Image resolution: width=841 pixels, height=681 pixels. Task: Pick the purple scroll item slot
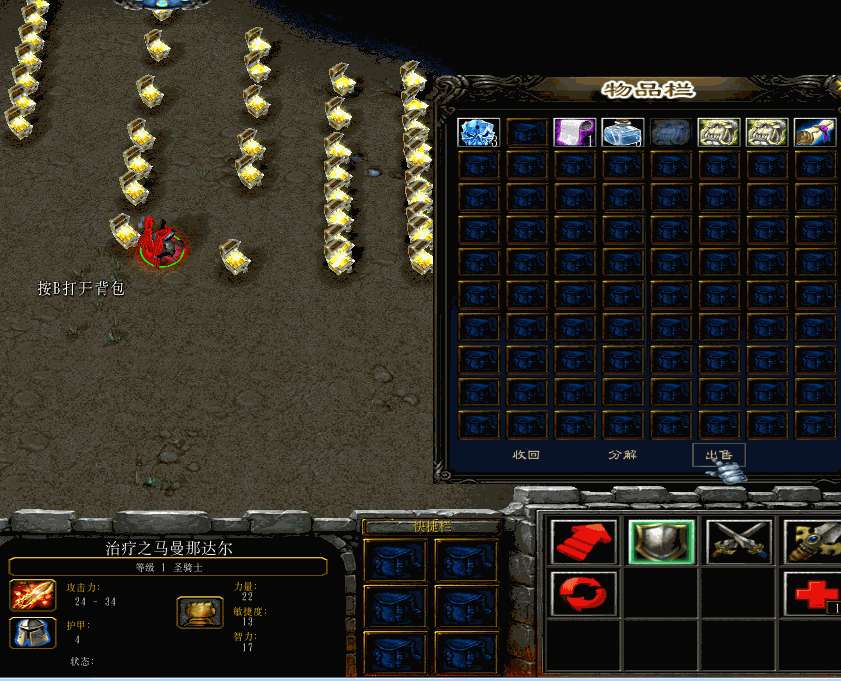(x=574, y=133)
